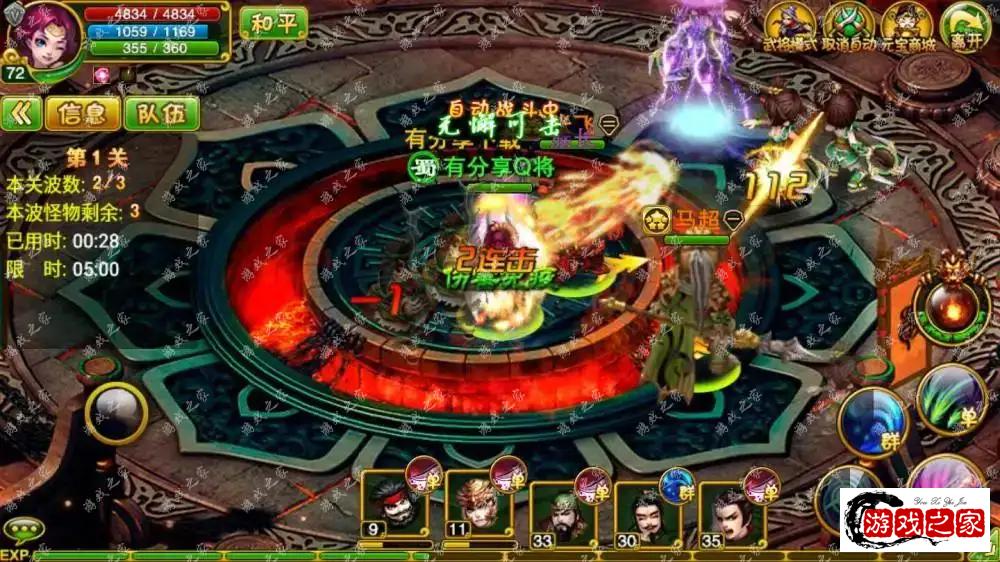
Task: Open the 元宝商城 ingot shop
Action: pyautogui.click(x=908, y=28)
